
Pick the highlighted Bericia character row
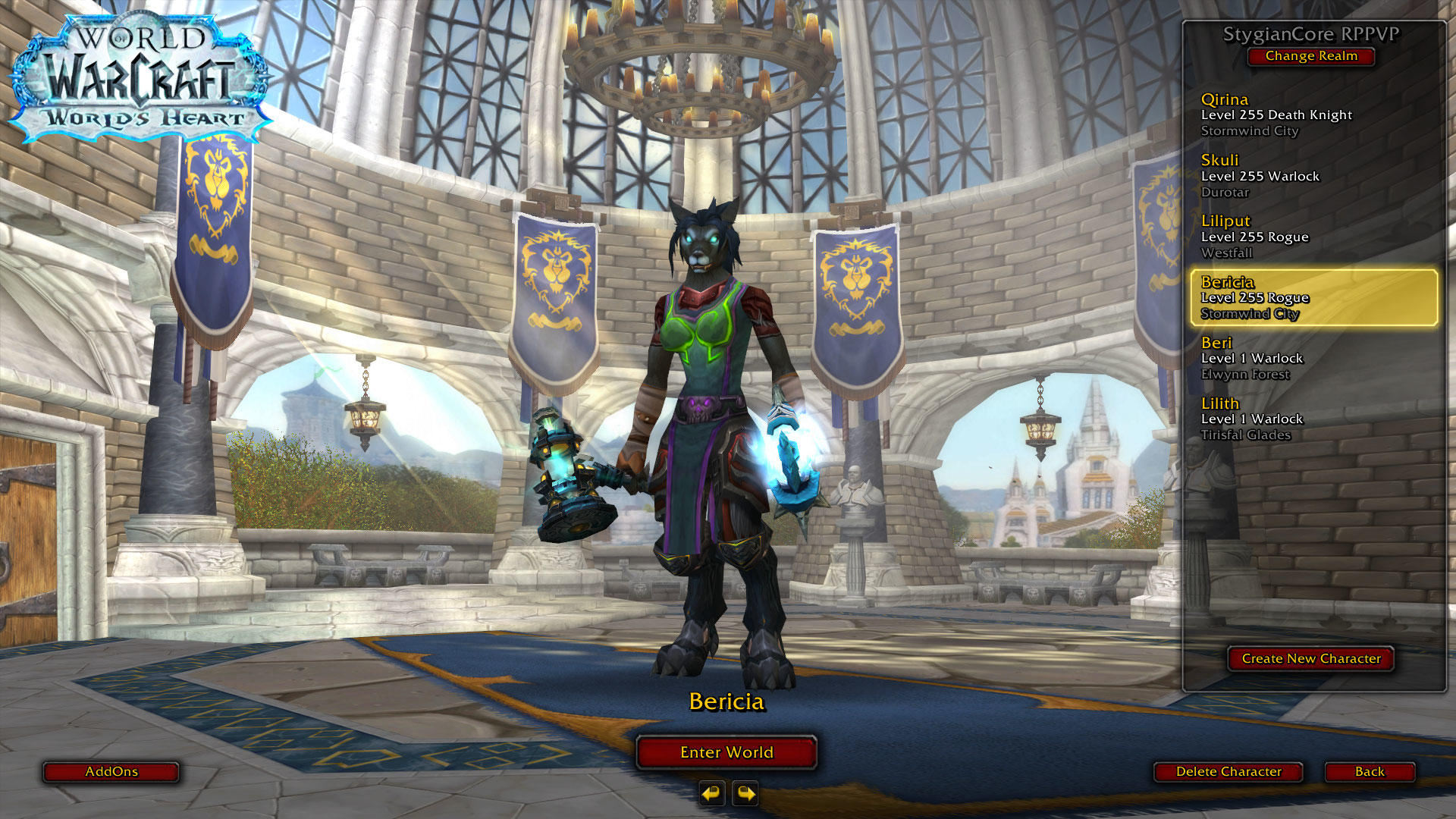coord(1313,298)
